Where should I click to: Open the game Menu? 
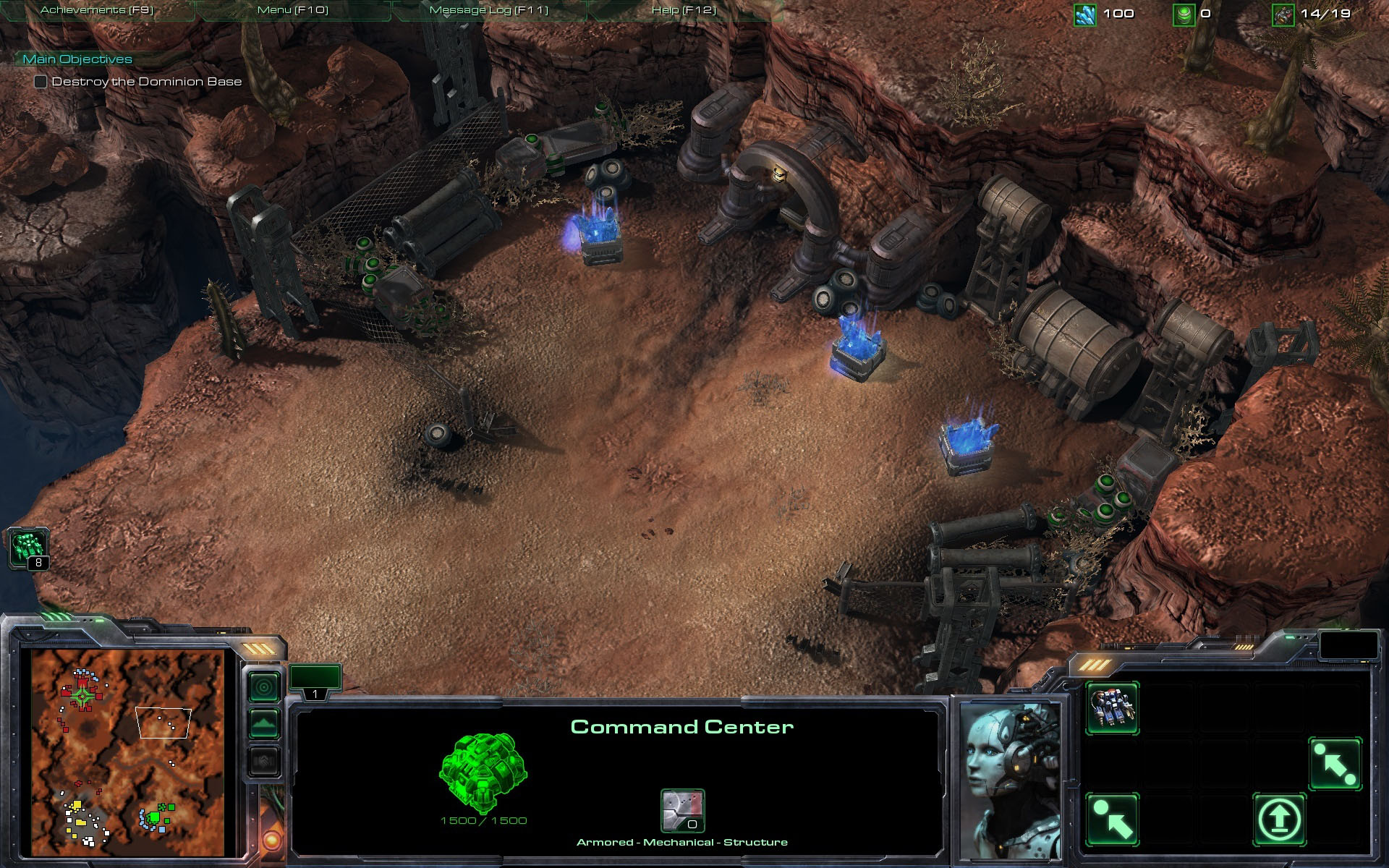pos(292,10)
